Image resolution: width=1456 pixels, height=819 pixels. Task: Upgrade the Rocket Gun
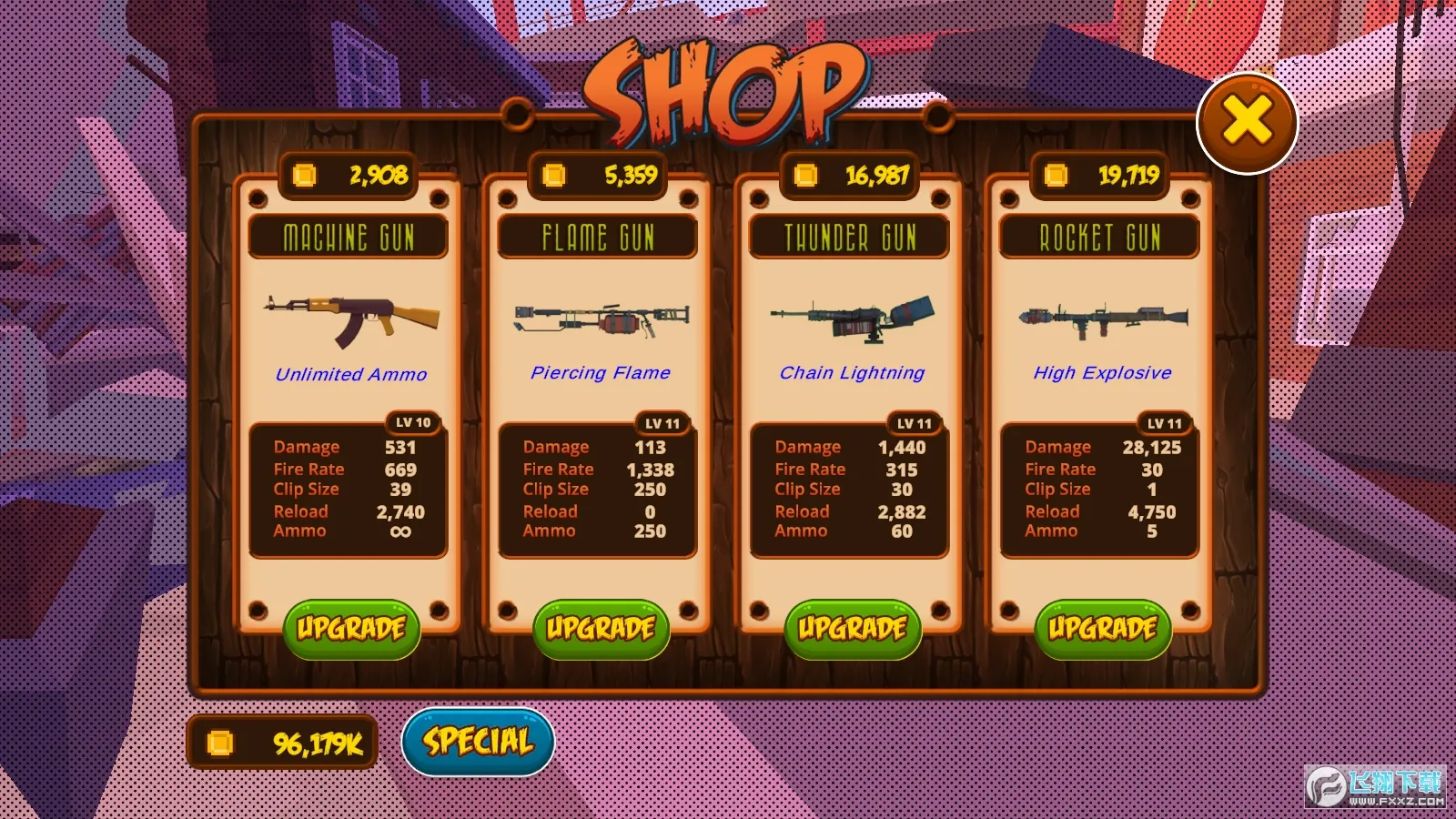tap(1102, 628)
